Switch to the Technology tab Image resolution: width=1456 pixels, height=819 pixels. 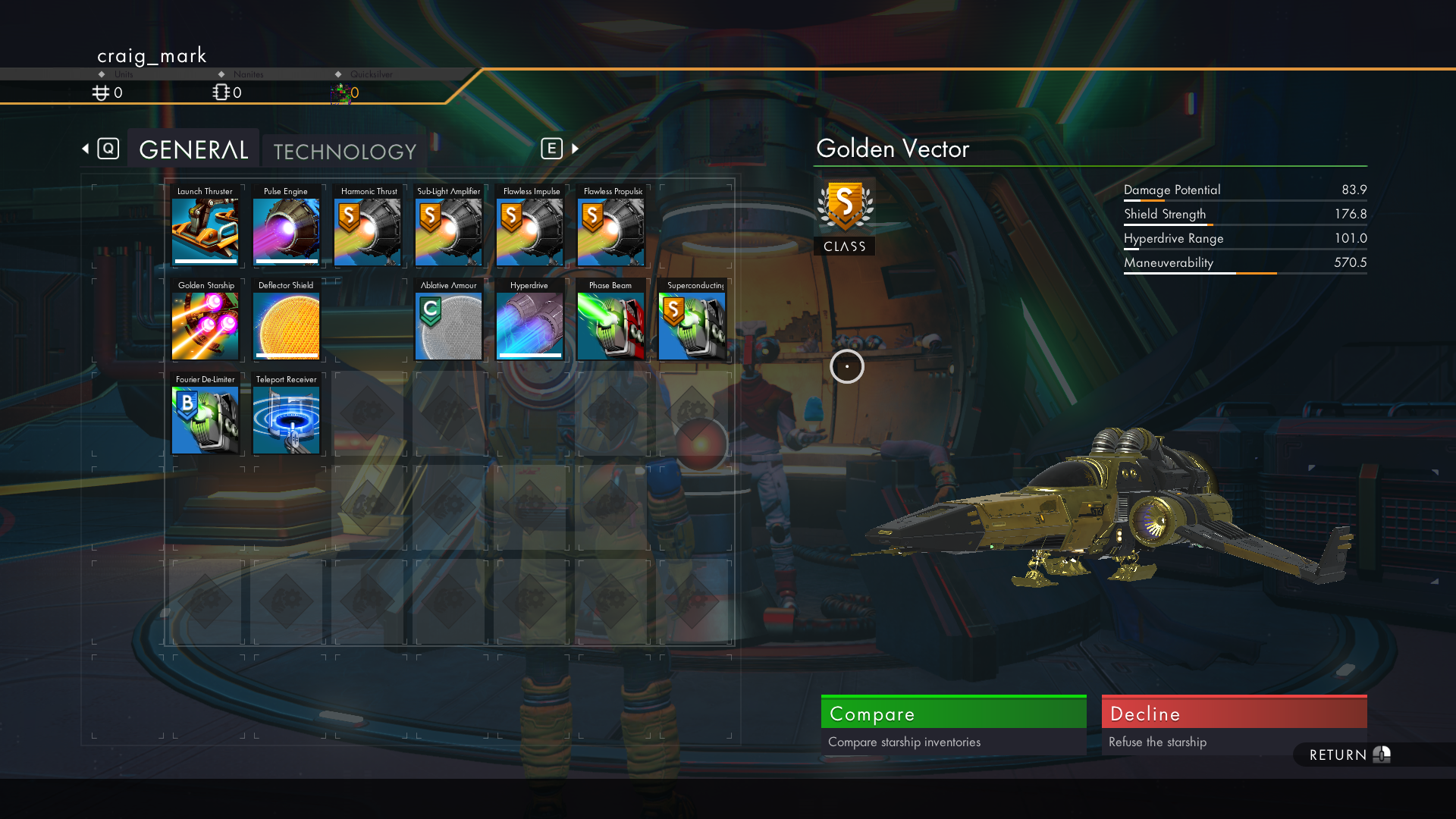pyautogui.click(x=344, y=151)
